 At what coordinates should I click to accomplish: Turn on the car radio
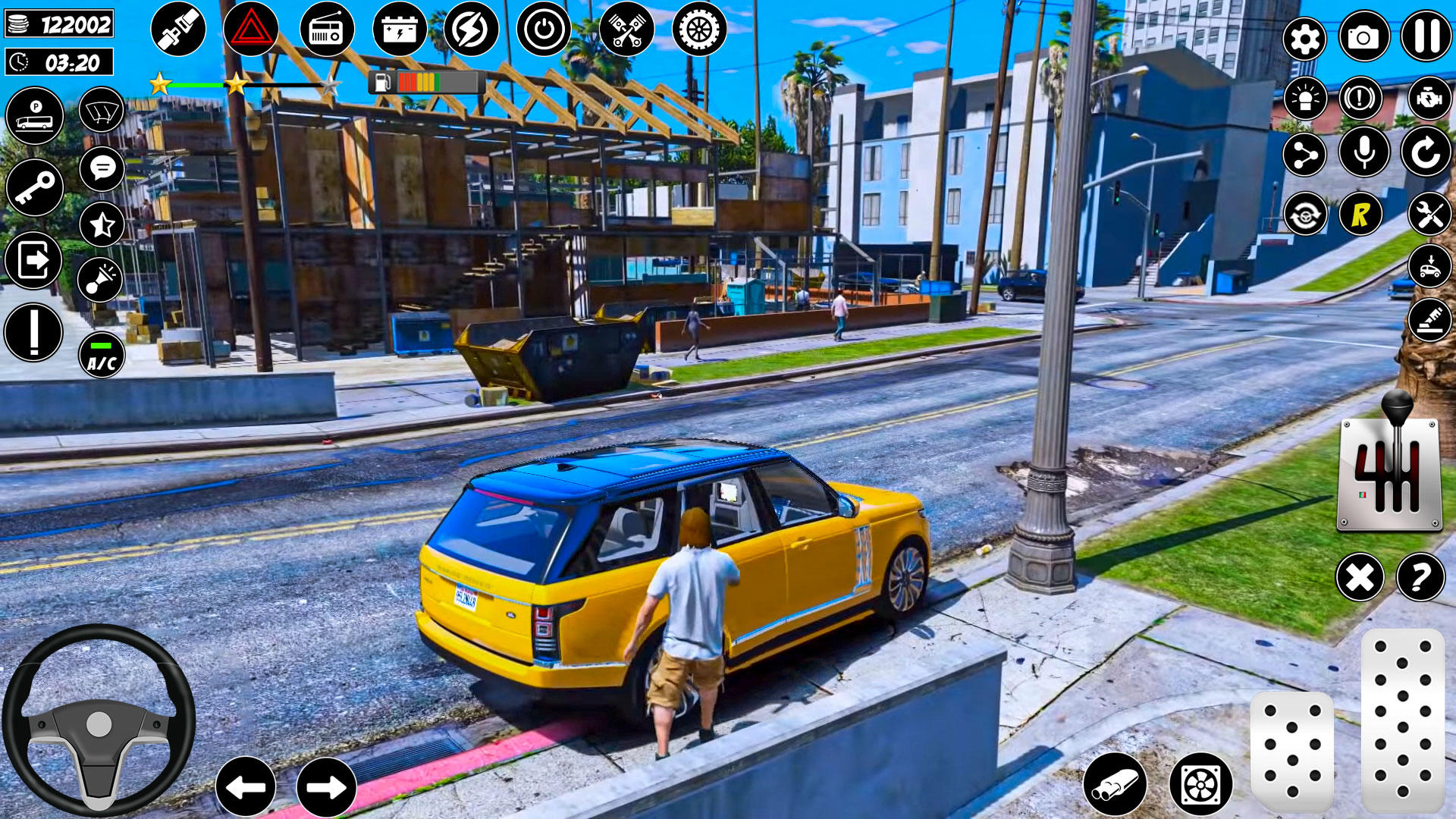(327, 30)
